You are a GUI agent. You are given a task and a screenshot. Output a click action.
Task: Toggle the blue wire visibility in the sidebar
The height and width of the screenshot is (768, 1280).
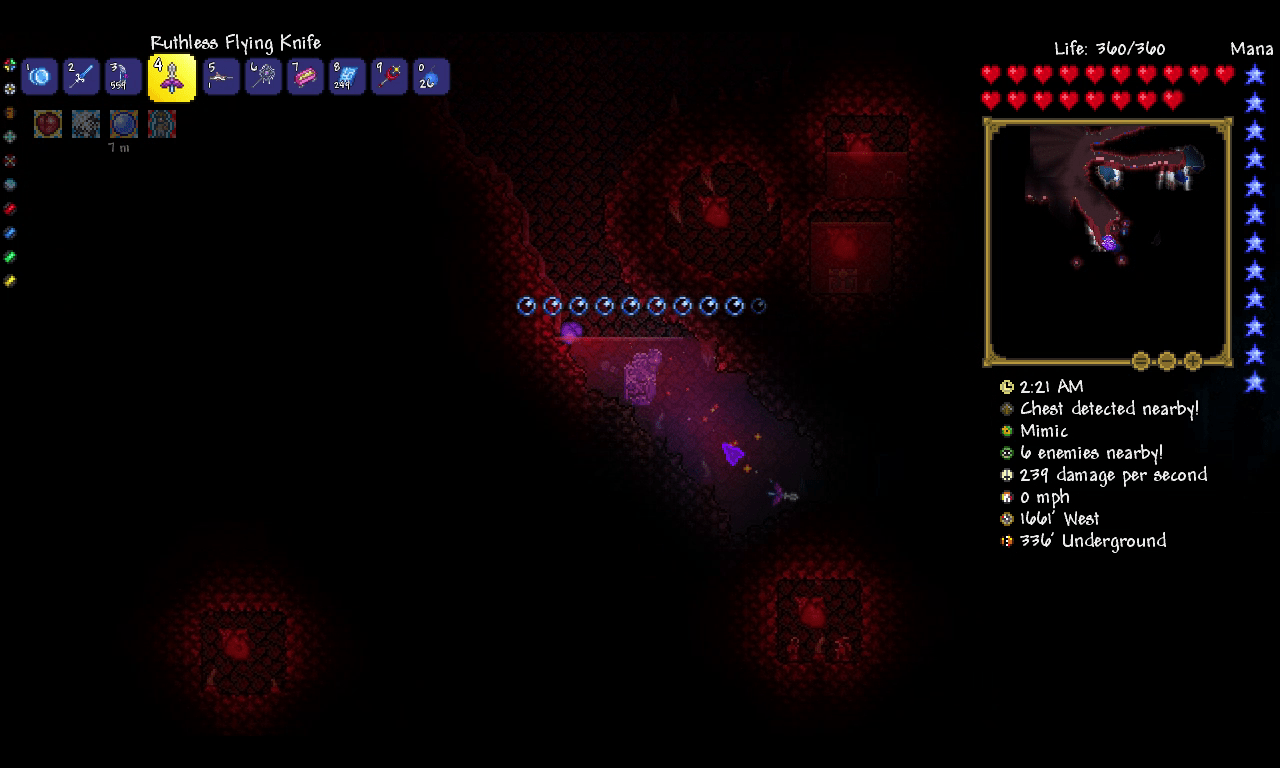point(9,232)
